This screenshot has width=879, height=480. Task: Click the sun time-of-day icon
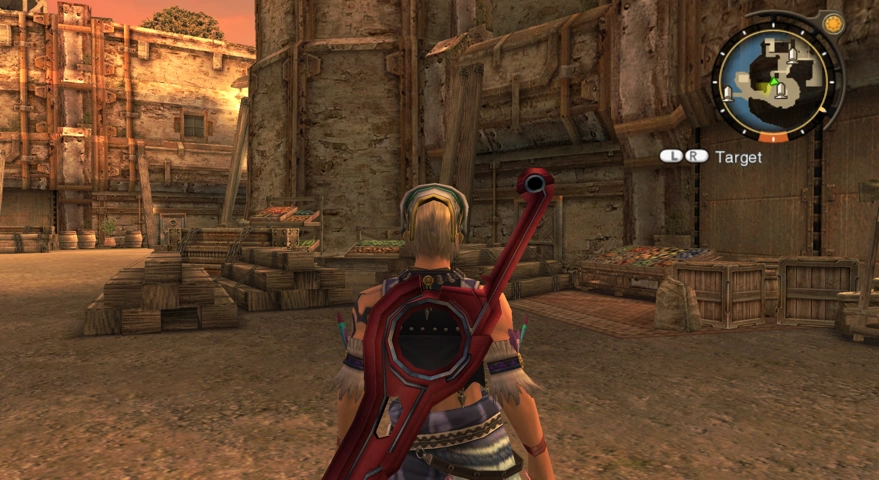pos(831,23)
